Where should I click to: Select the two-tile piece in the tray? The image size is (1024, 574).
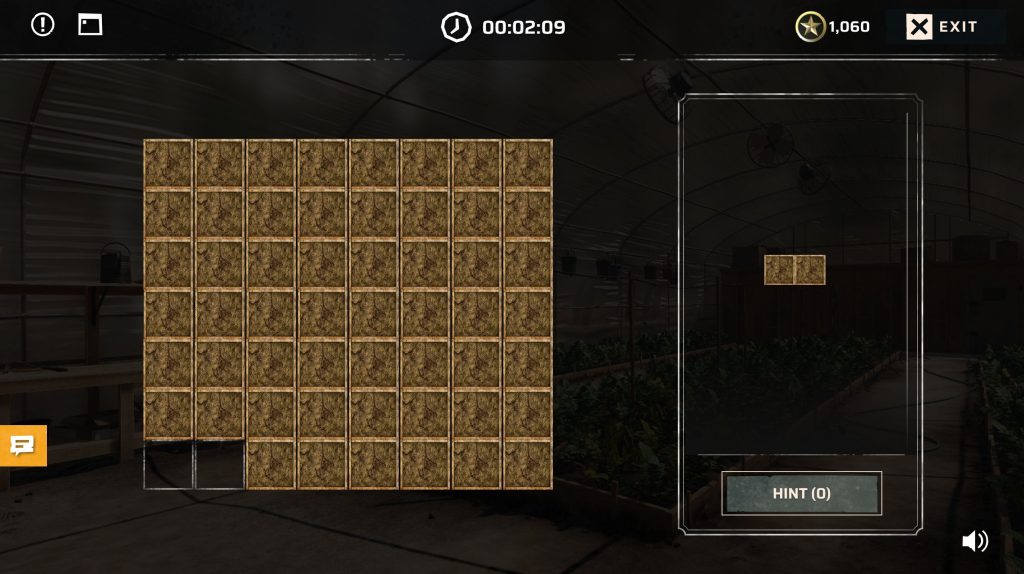(795, 270)
